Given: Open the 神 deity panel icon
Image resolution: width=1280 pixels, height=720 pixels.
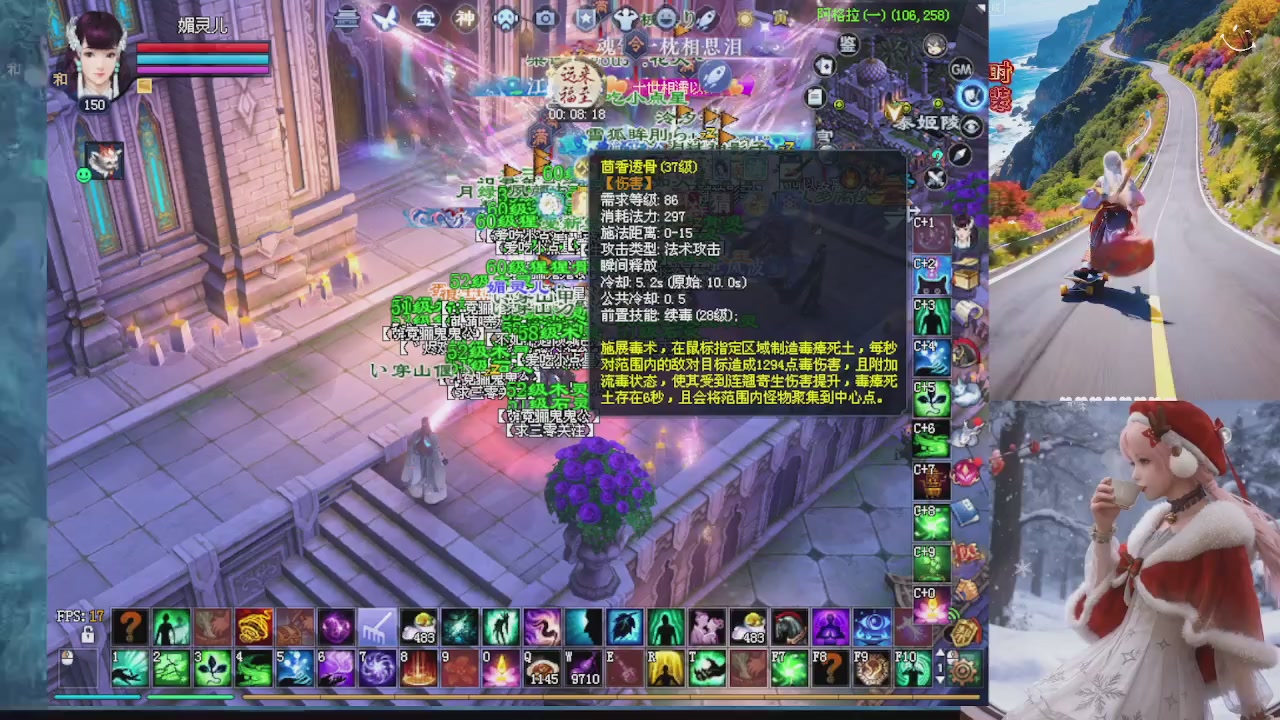Looking at the screenshot, I should pos(467,19).
